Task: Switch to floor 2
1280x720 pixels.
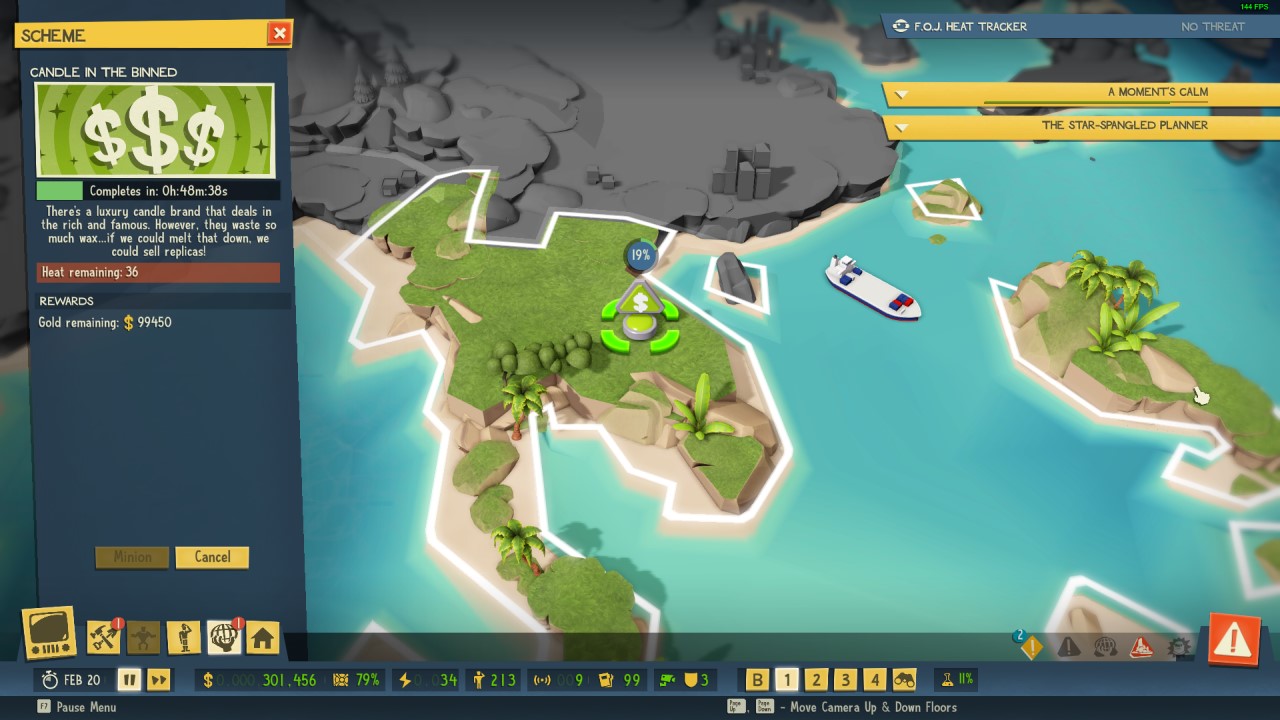Action: (818, 679)
